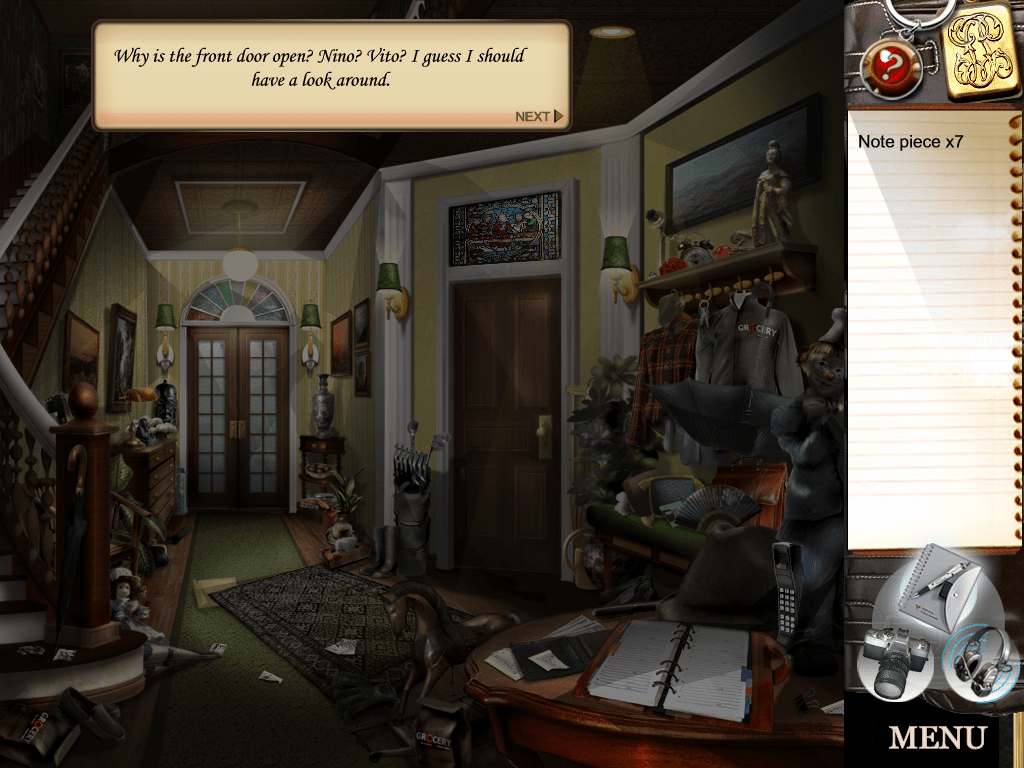This screenshot has height=768, width=1024.
Task: Open the MENU
Action: click(937, 738)
